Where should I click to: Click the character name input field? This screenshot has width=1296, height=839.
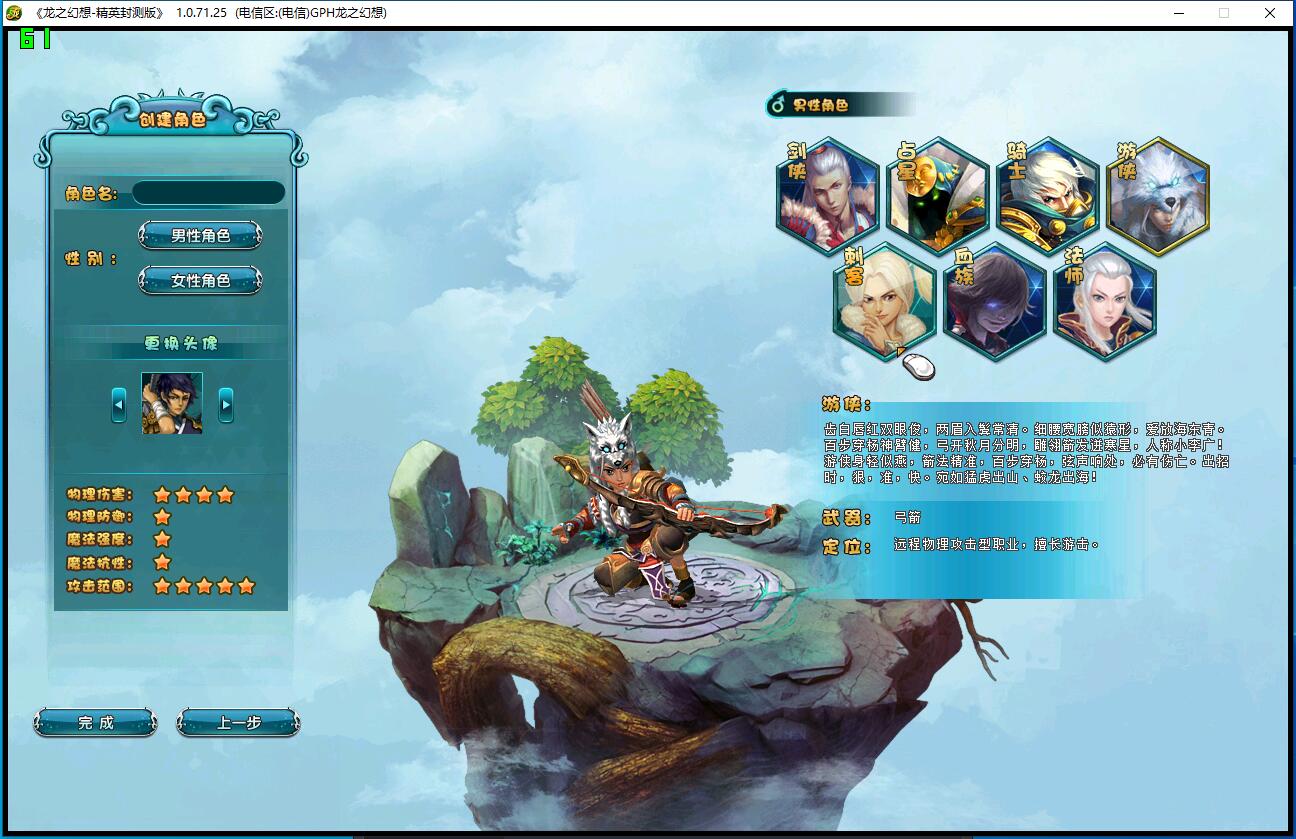tap(208, 193)
